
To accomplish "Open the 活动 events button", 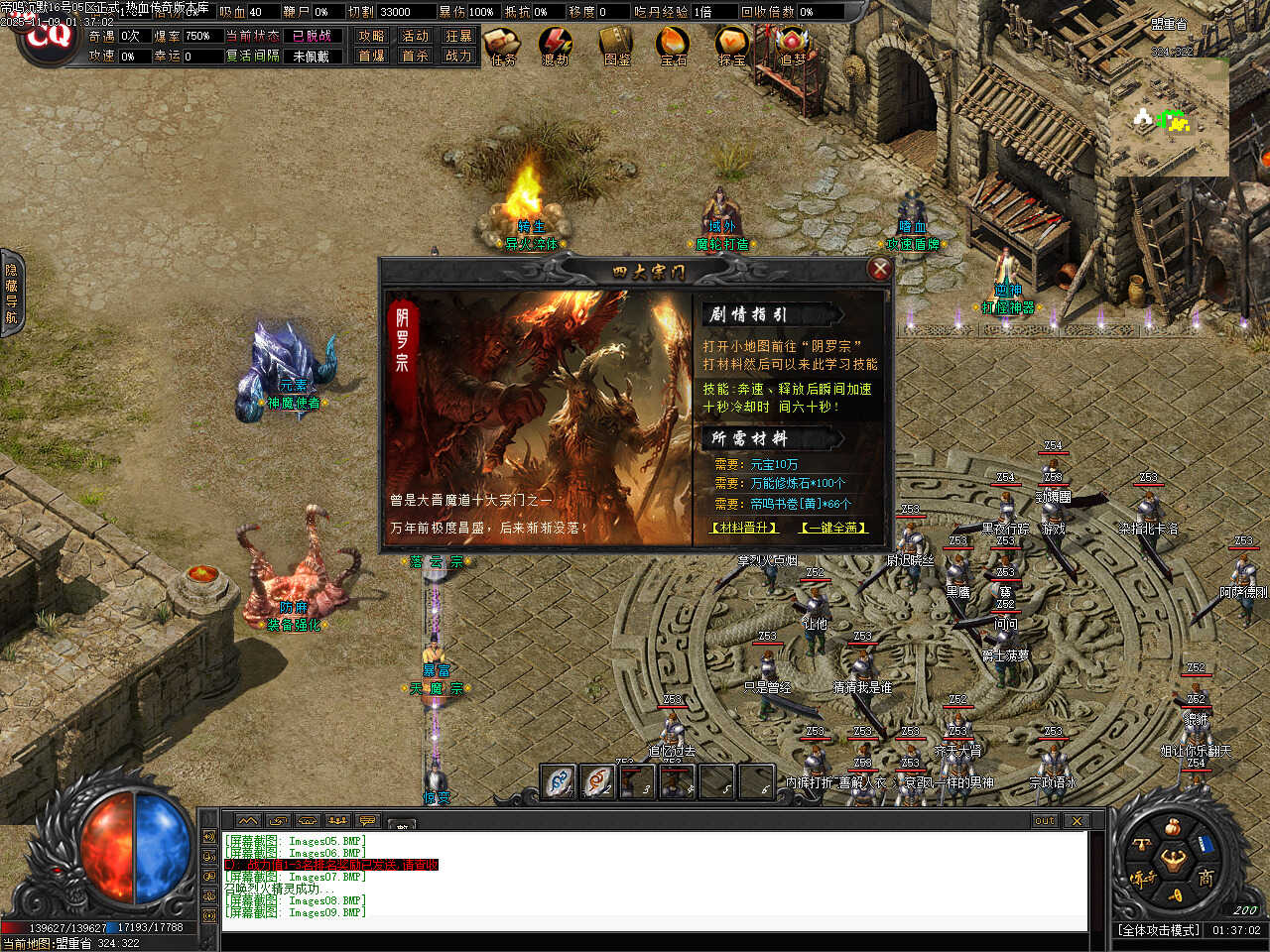I will (415, 36).
